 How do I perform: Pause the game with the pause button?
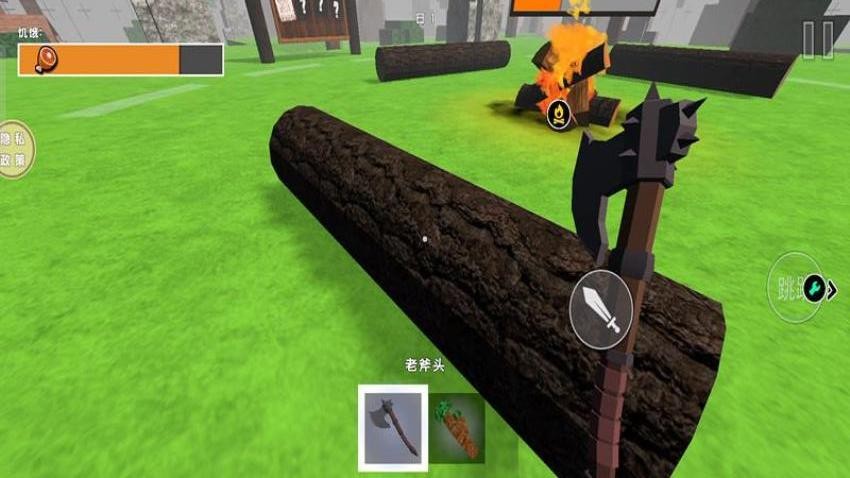817,40
